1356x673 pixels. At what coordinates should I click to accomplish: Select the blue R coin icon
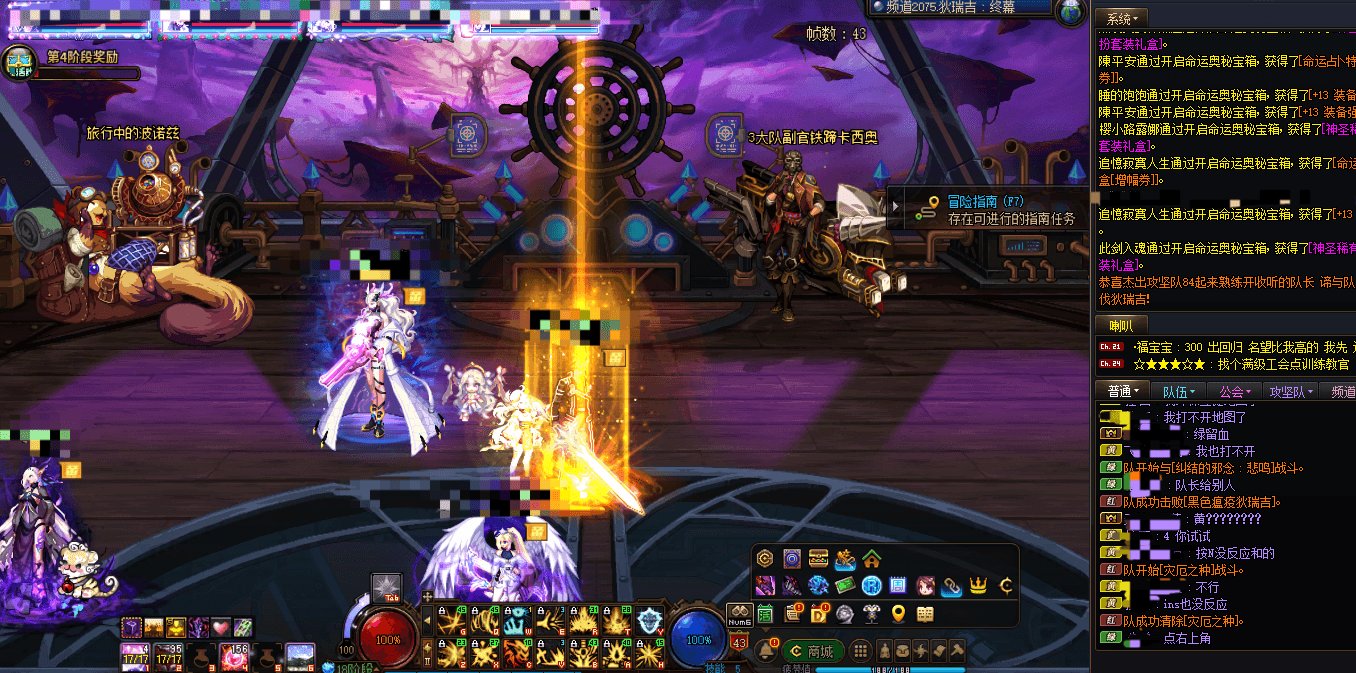click(871, 586)
